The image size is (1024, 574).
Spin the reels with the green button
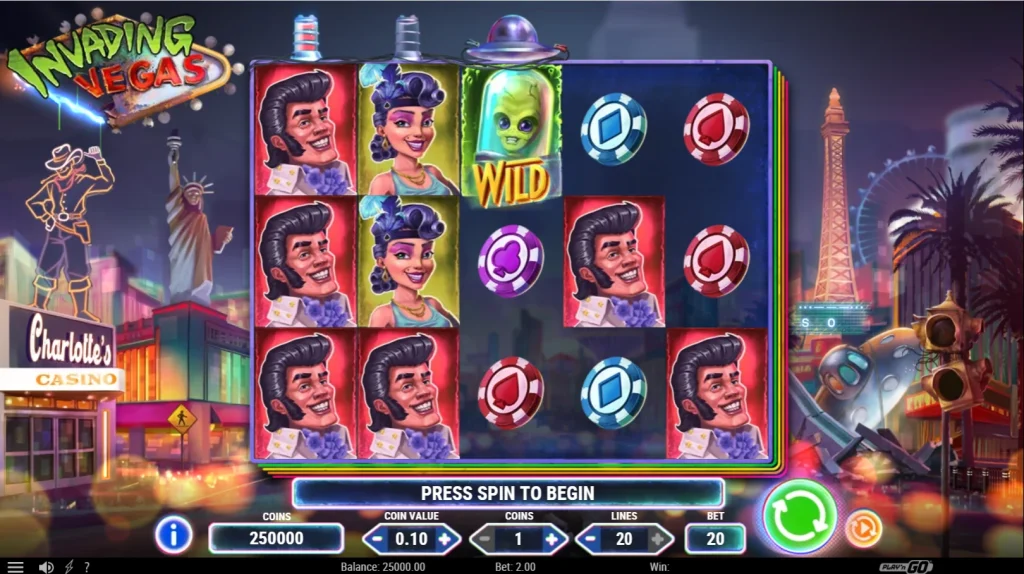(x=799, y=516)
